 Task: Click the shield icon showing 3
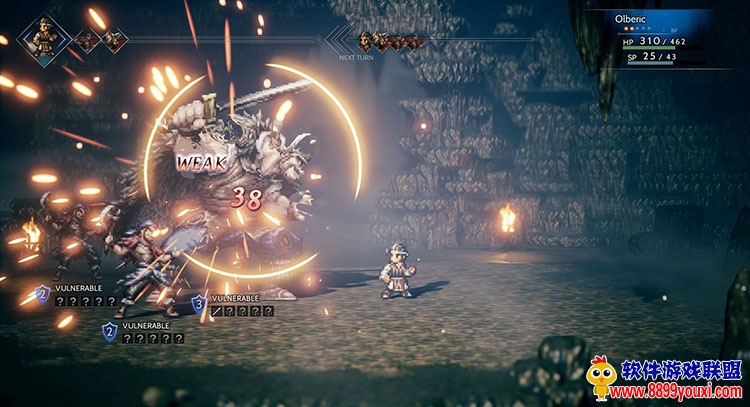[199, 303]
